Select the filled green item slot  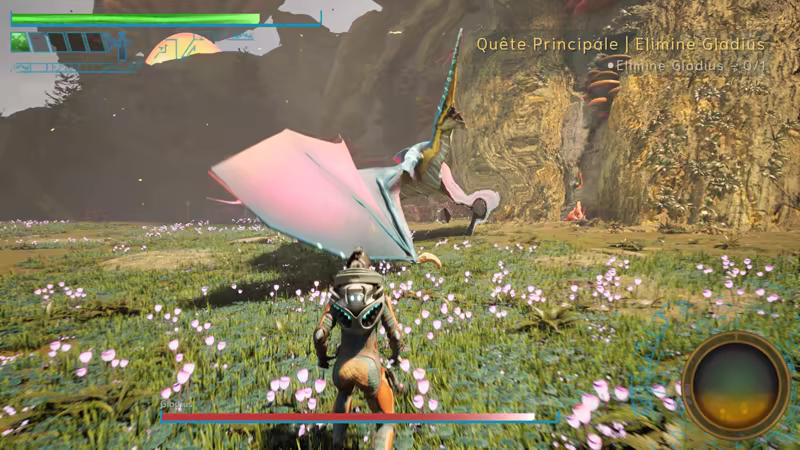pyautogui.click(x=20, y=42)
